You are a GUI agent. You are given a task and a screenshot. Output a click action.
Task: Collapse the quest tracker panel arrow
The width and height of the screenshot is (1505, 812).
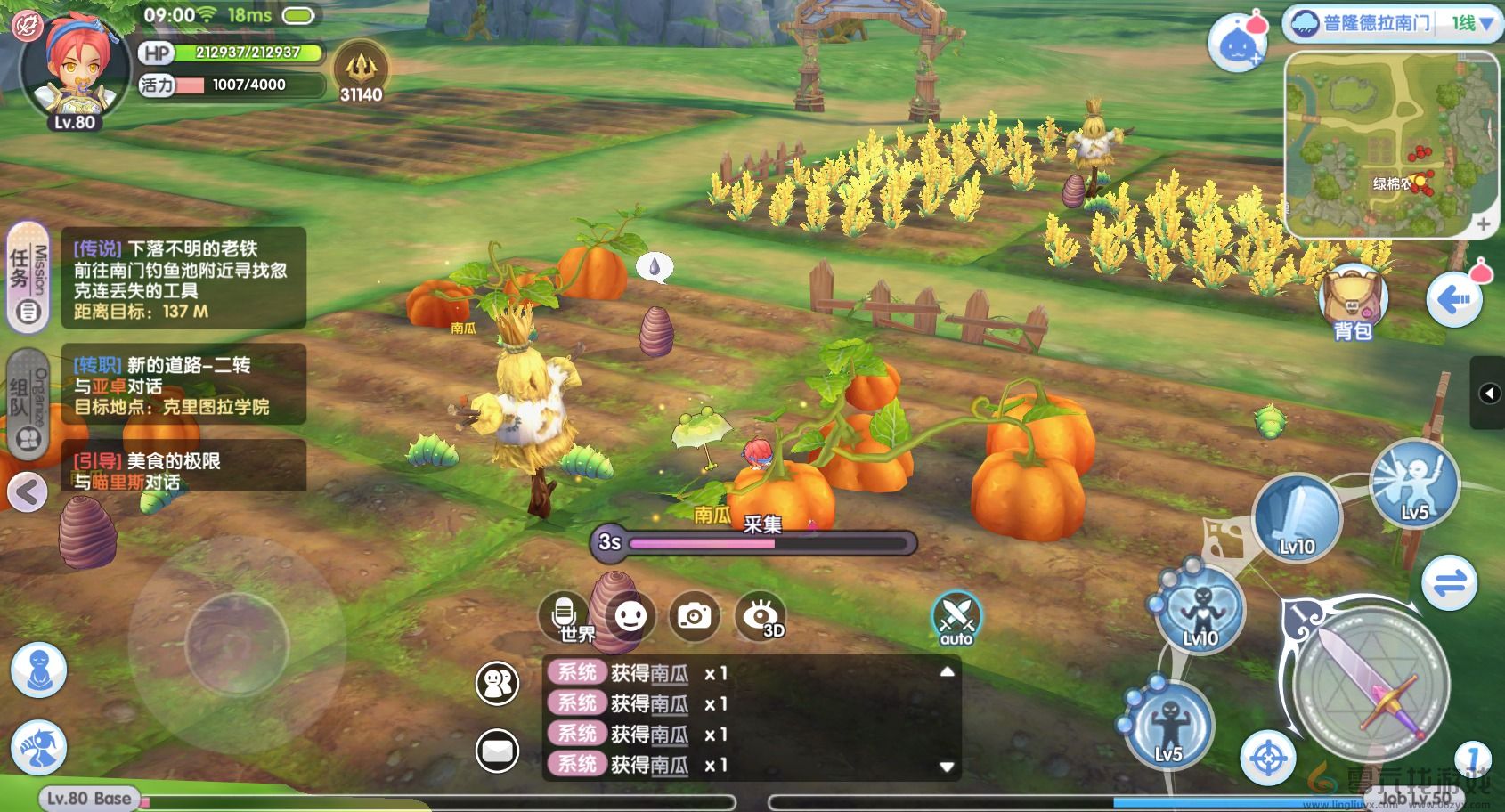[28, 491]
